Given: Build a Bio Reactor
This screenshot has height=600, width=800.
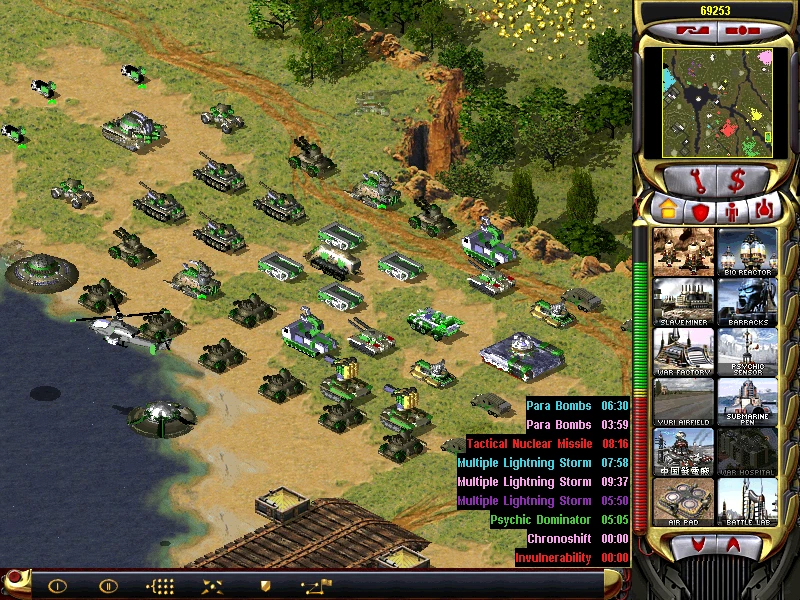Looking at the screenshot, I should pos(747,252).
